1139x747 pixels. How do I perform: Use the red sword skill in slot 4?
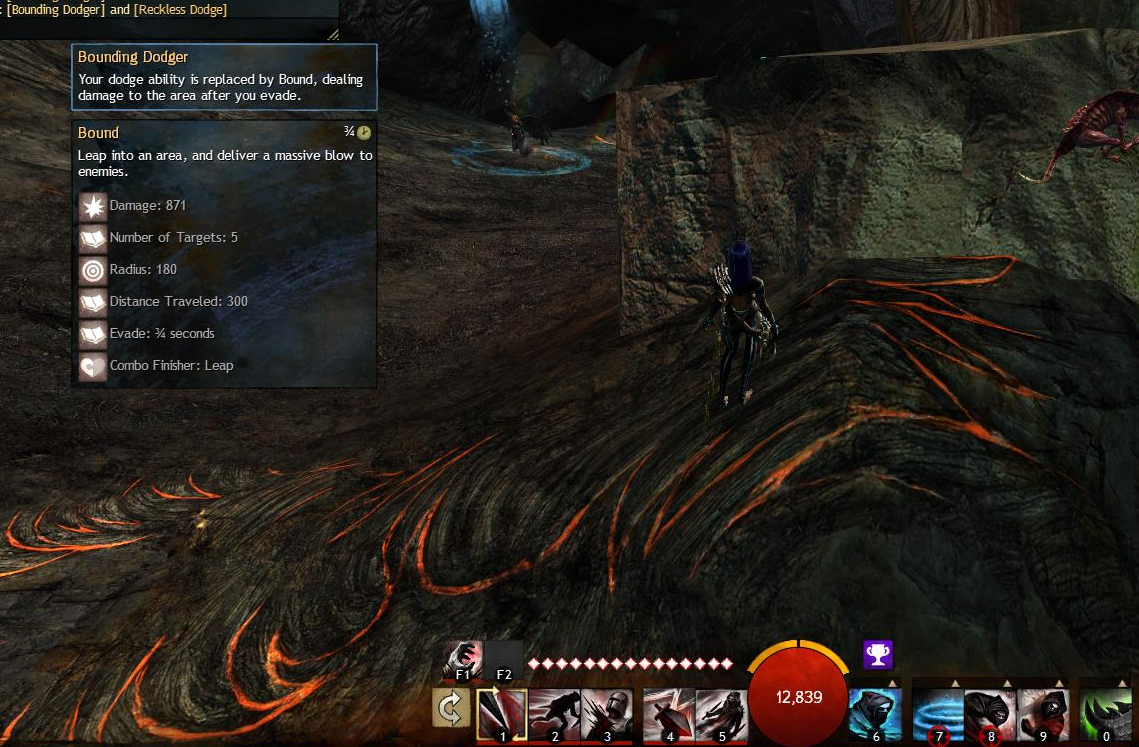[x=669, y=713]
